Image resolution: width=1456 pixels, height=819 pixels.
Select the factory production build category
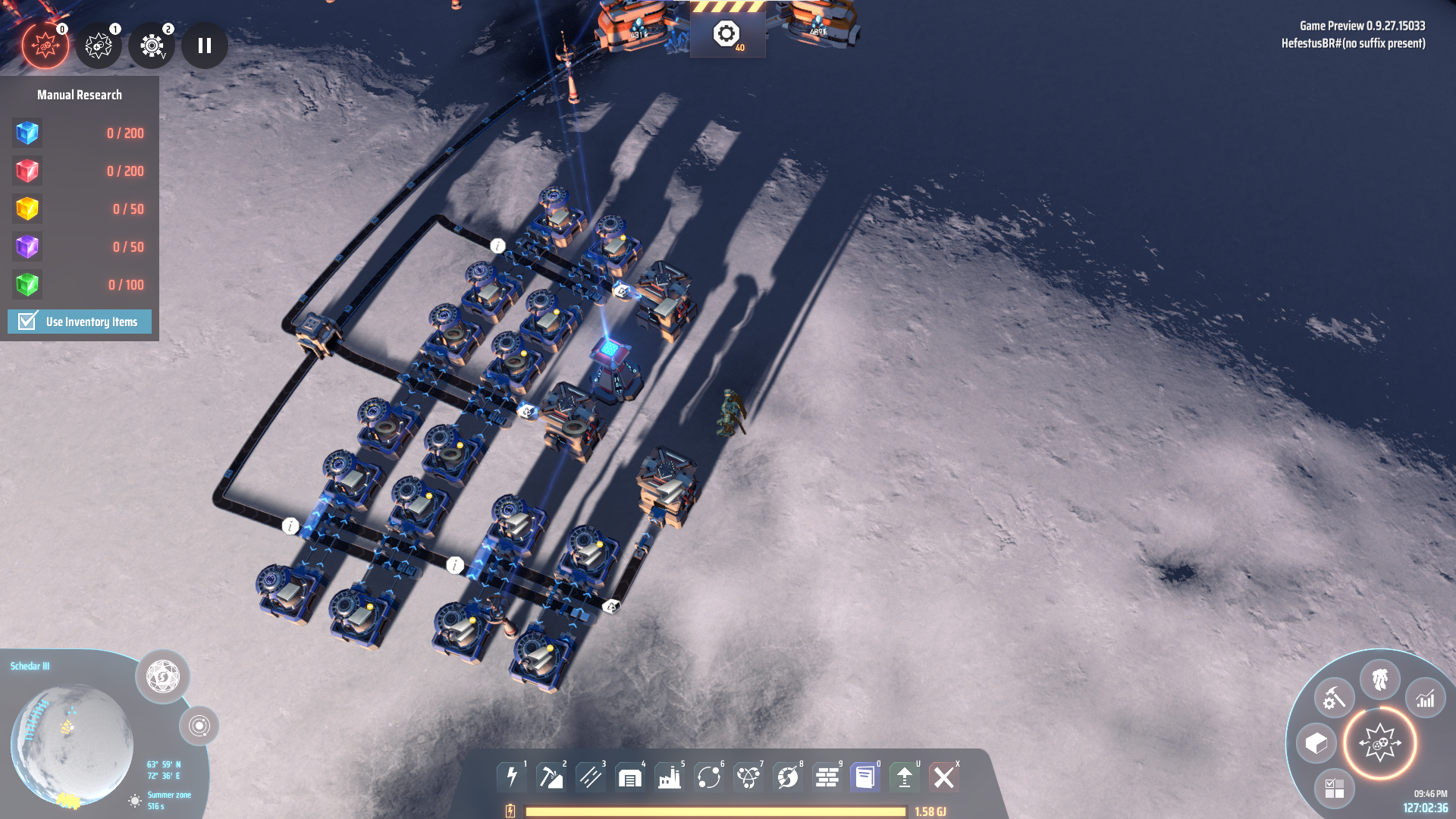(670, 777)
